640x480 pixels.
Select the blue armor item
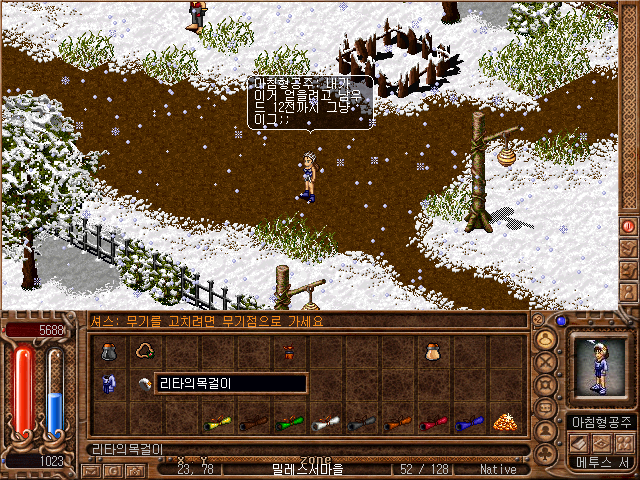pos(109,385)
